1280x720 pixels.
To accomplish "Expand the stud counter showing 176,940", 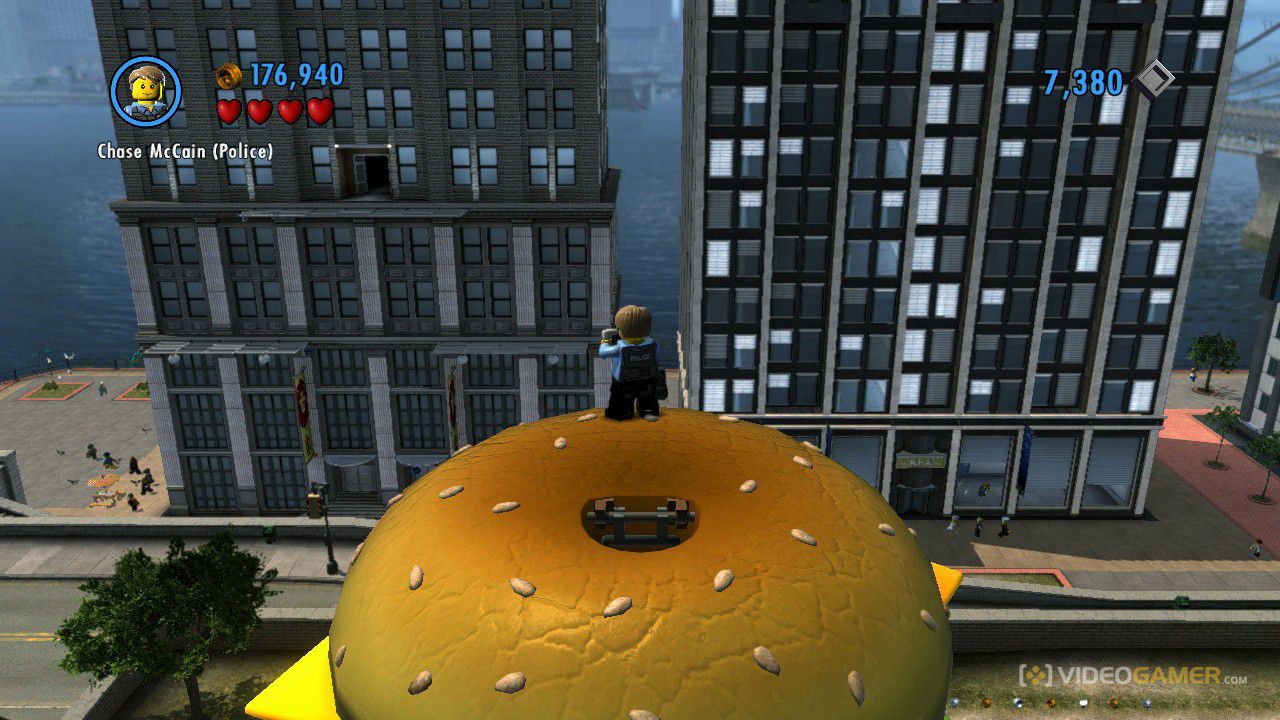I will (x=297, y=74).
